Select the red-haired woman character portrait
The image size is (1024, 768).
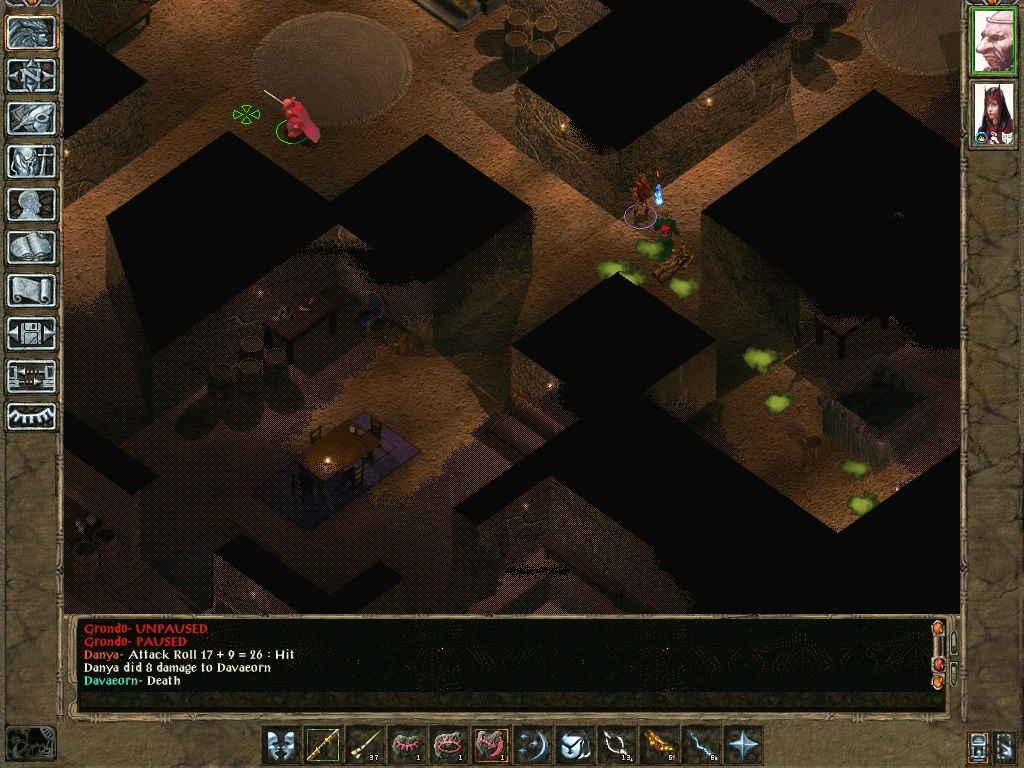pos(993,114)
